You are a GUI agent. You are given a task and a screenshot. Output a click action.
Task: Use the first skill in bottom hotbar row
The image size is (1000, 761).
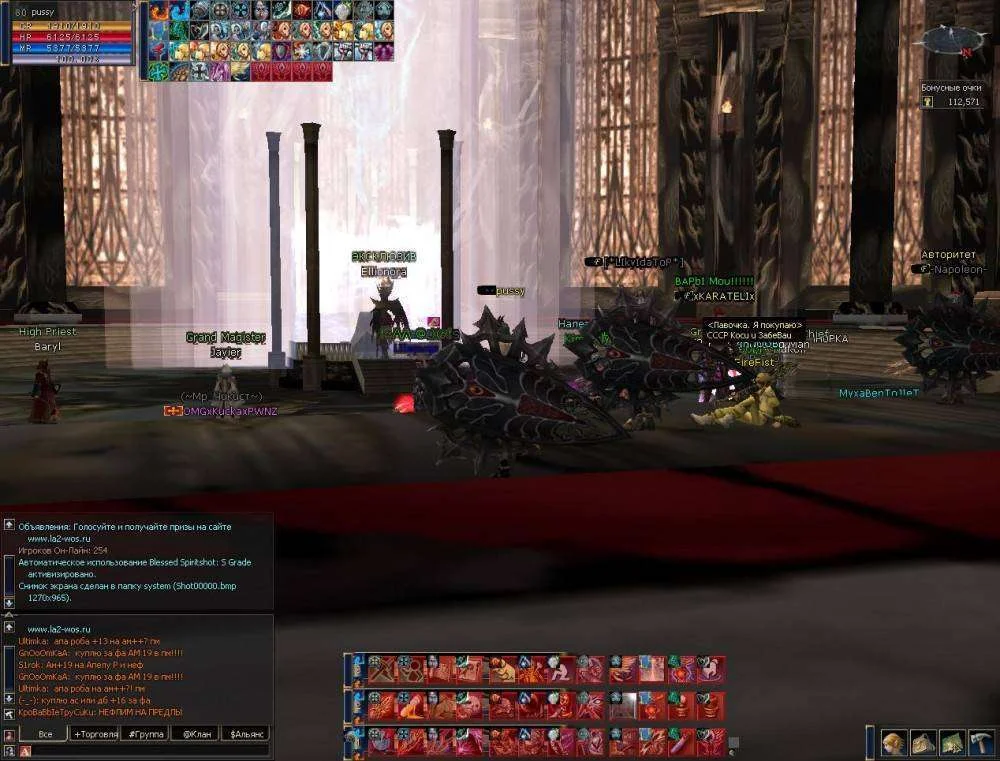[377, 741]
